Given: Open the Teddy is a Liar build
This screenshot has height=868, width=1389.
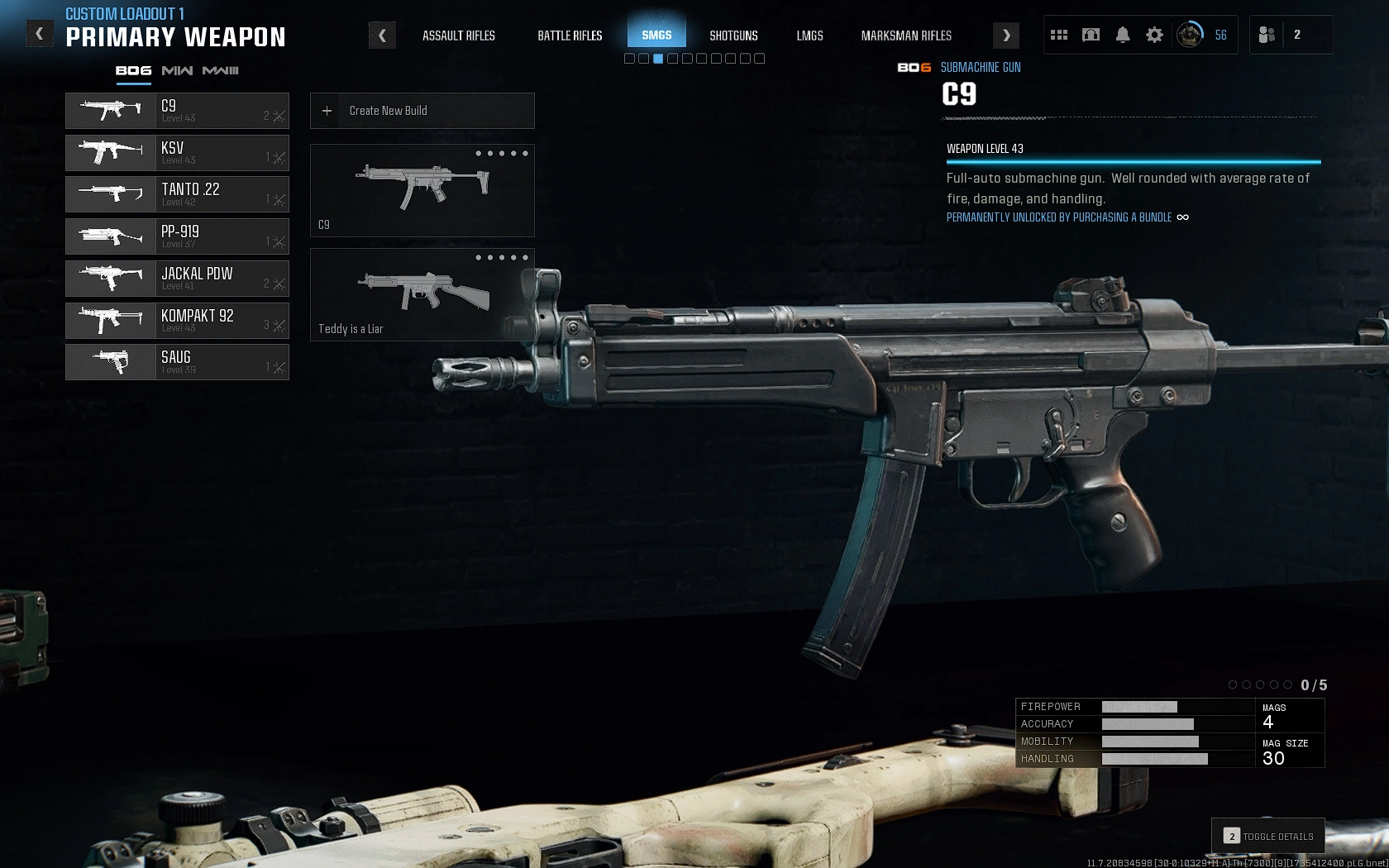Looking at the screenshot, I should pos(422,294).
